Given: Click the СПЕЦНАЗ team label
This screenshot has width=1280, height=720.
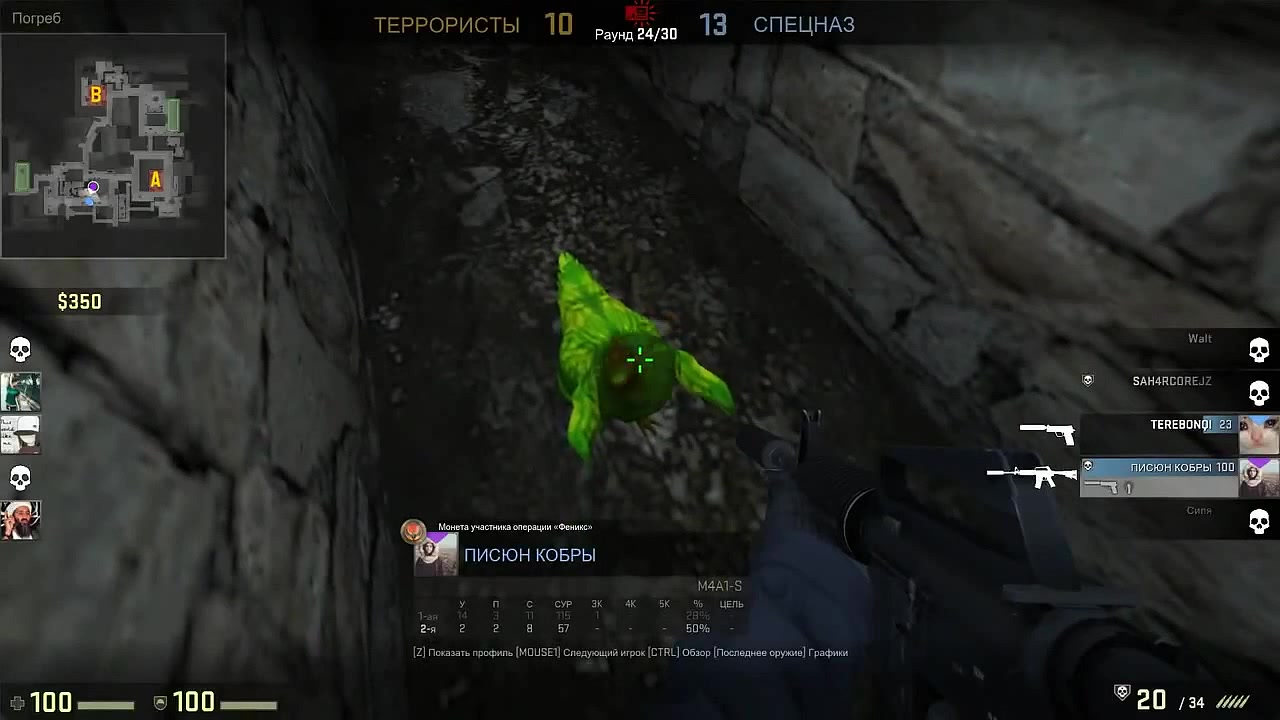Looking at the screenshot, I should (x=804, y=25).
